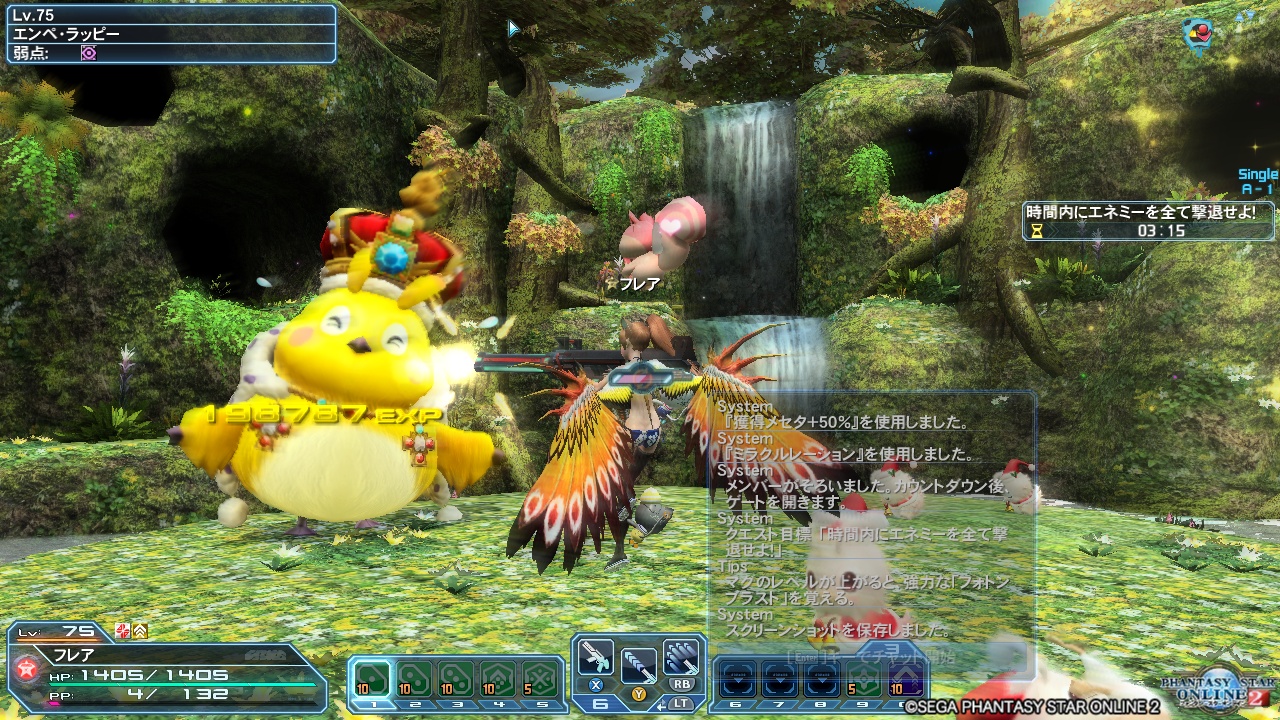Click the item icon in subpalette slot 1

(370, 677)
